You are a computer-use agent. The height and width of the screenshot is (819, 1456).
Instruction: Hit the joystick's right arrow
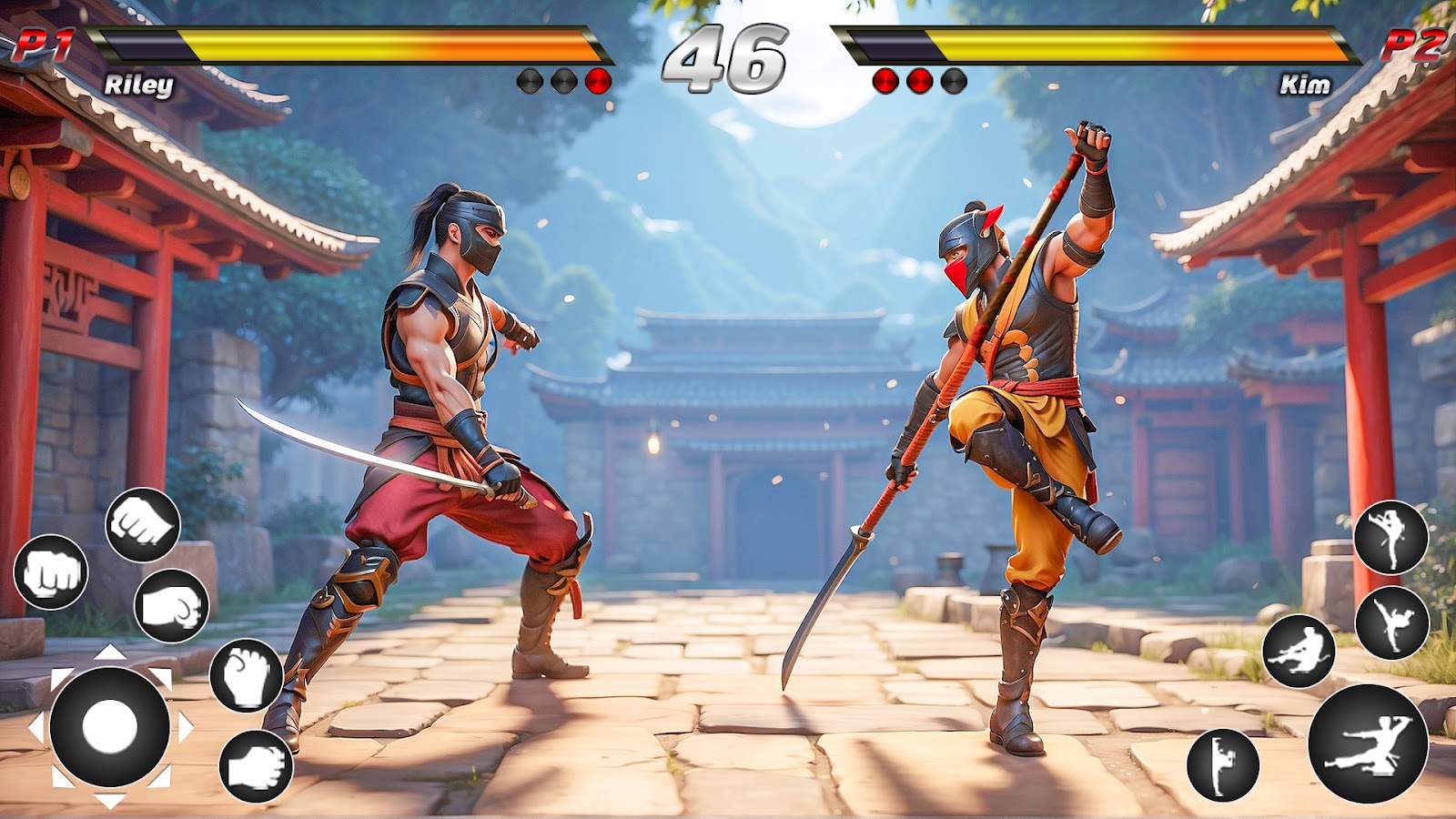tap(186, 727)
